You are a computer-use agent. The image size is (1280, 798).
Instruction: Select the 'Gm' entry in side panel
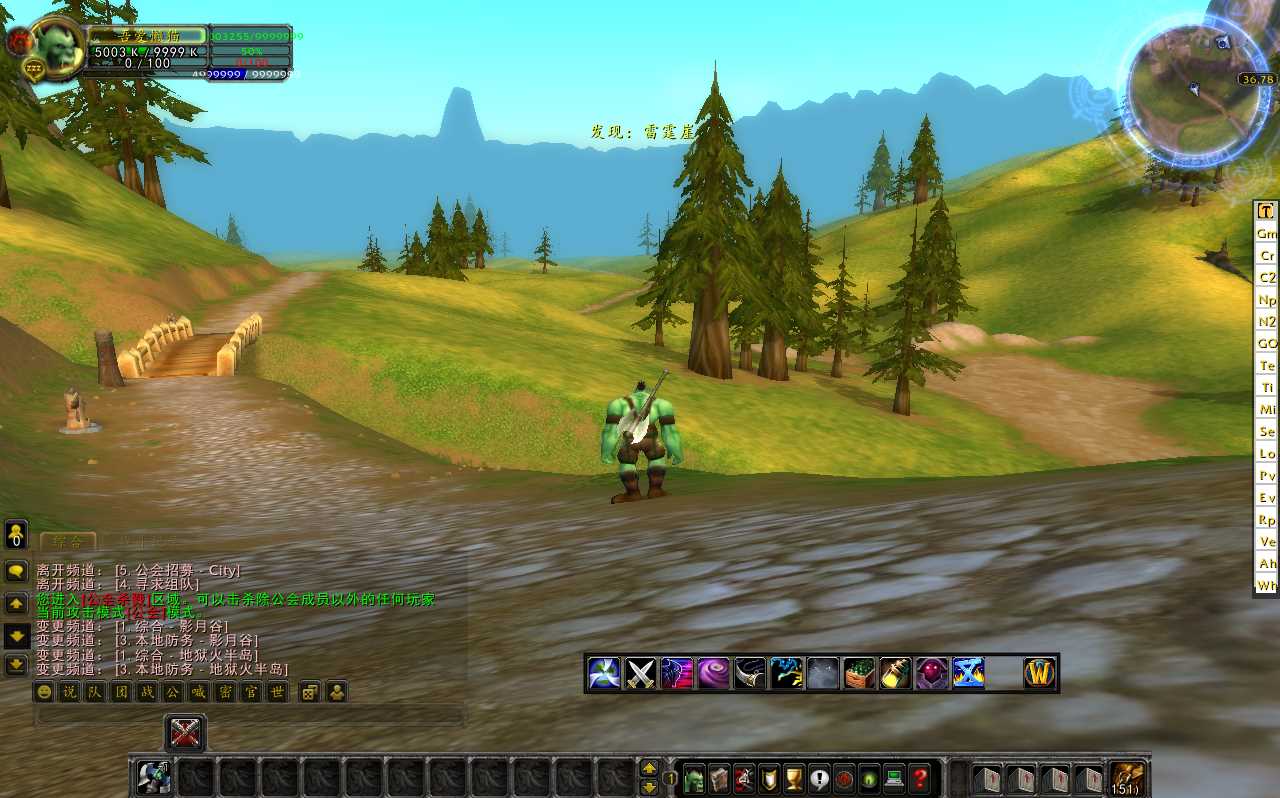click(1267, 233)
